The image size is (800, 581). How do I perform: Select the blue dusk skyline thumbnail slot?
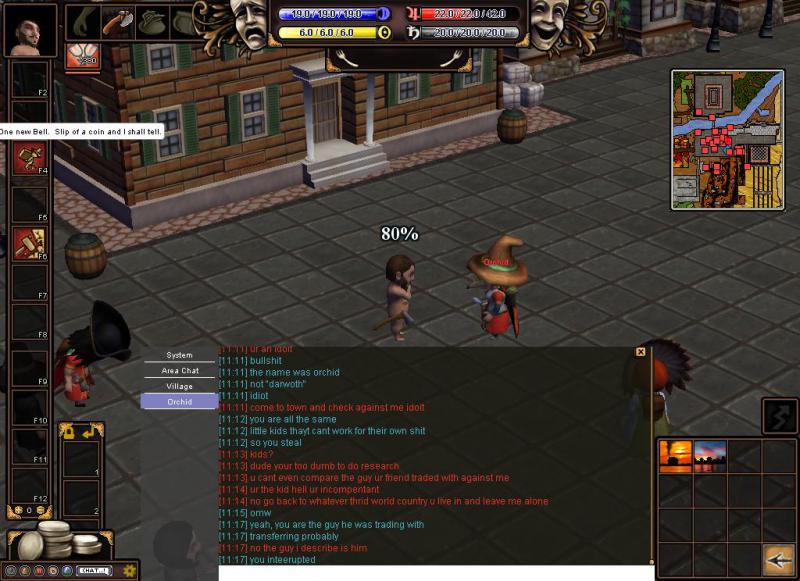(x=710, y=455)
